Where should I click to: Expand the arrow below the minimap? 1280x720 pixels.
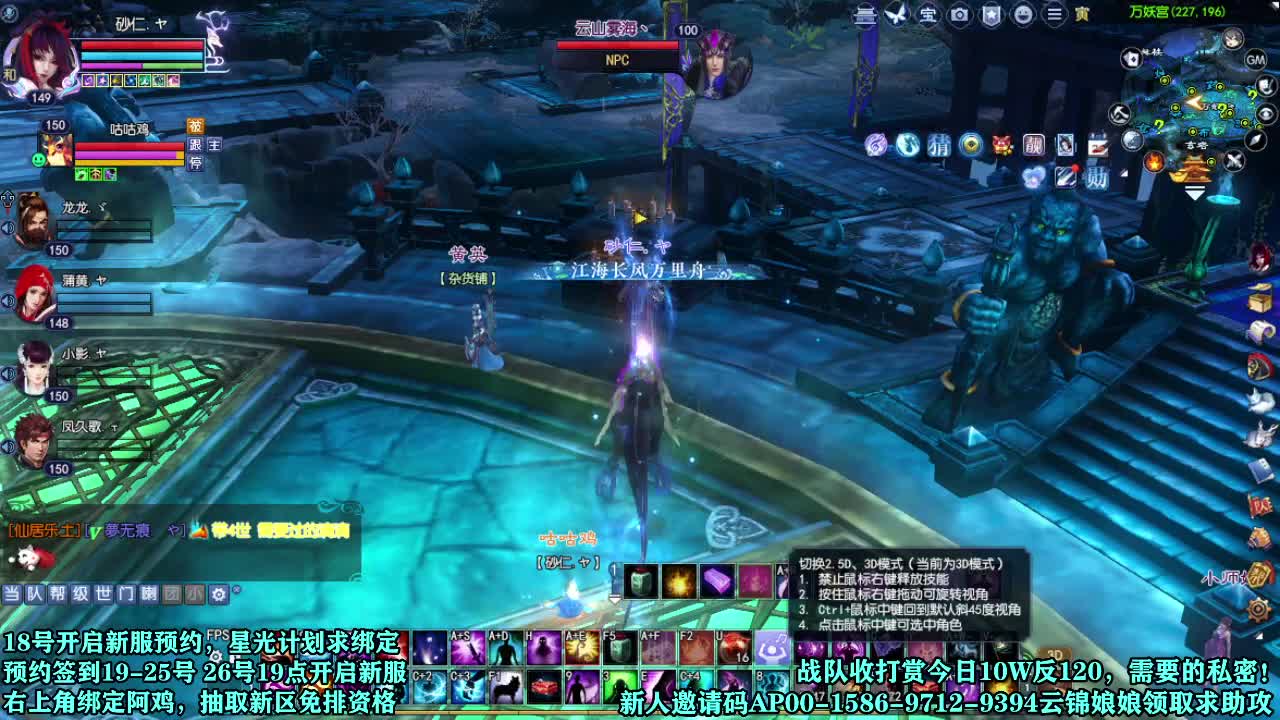coord(1194,192)
